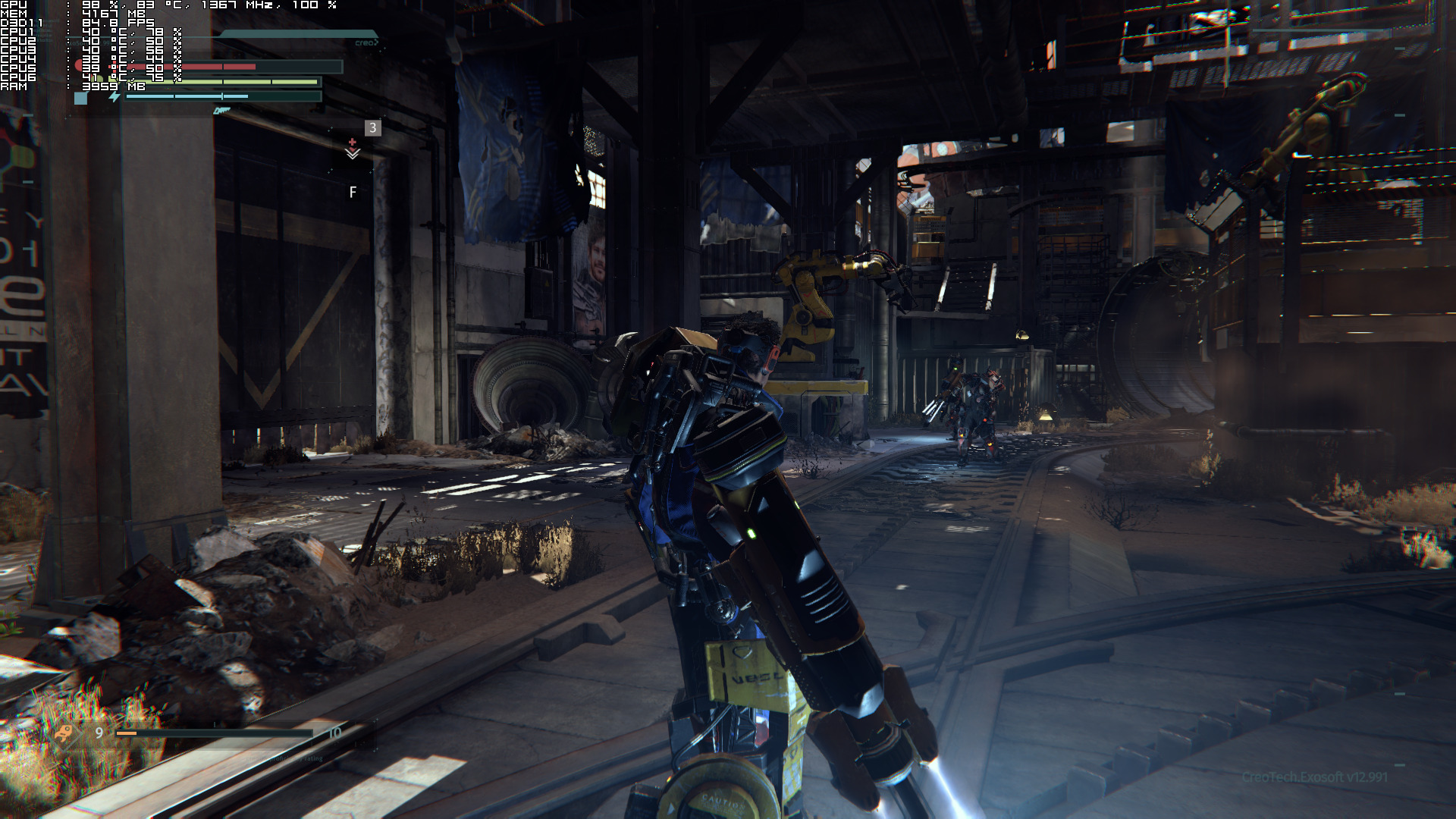Click the lightning bolt energy icon
The width and height of the screenshot is (1456, 819).
point(114,97)
